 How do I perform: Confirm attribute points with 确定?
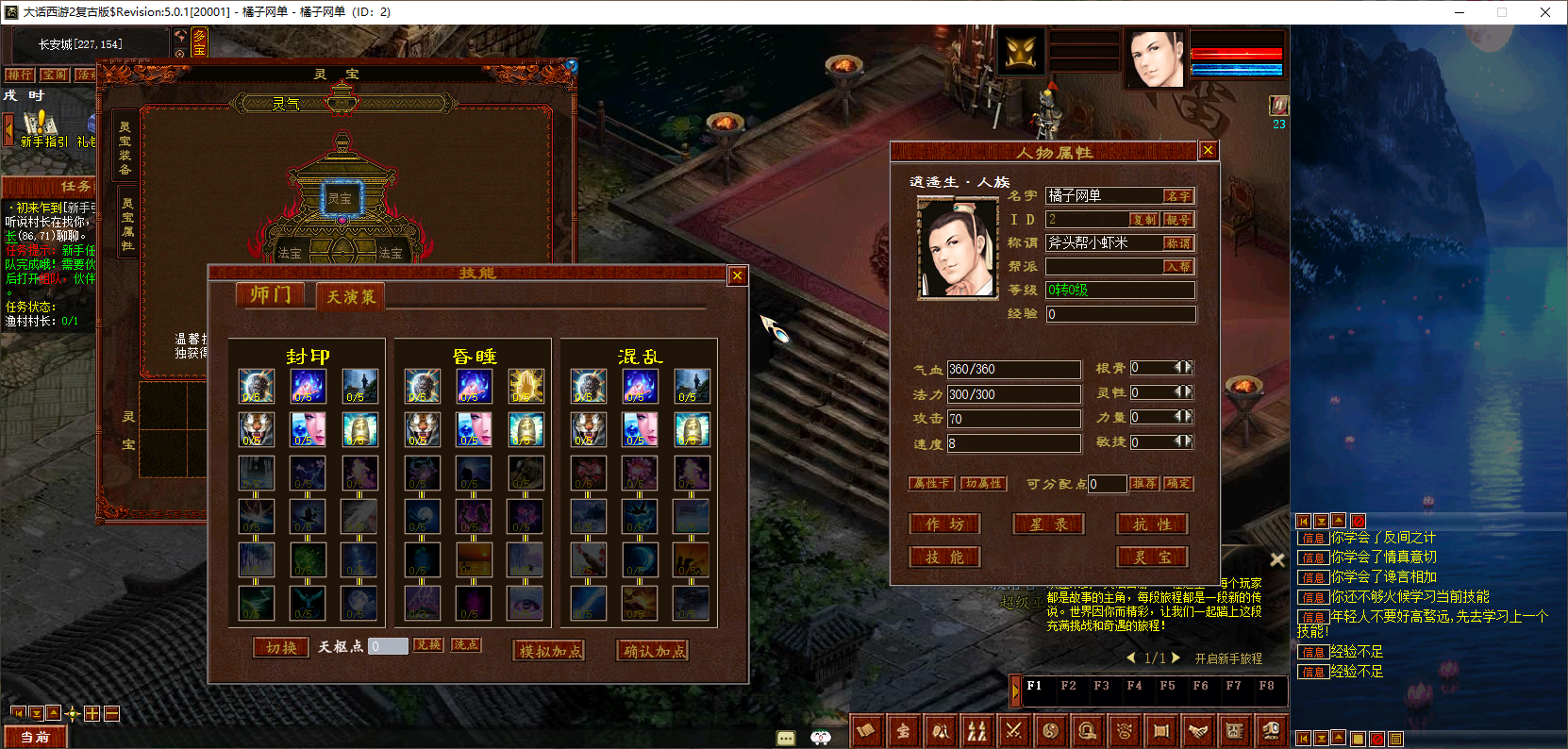[1177, 483]
